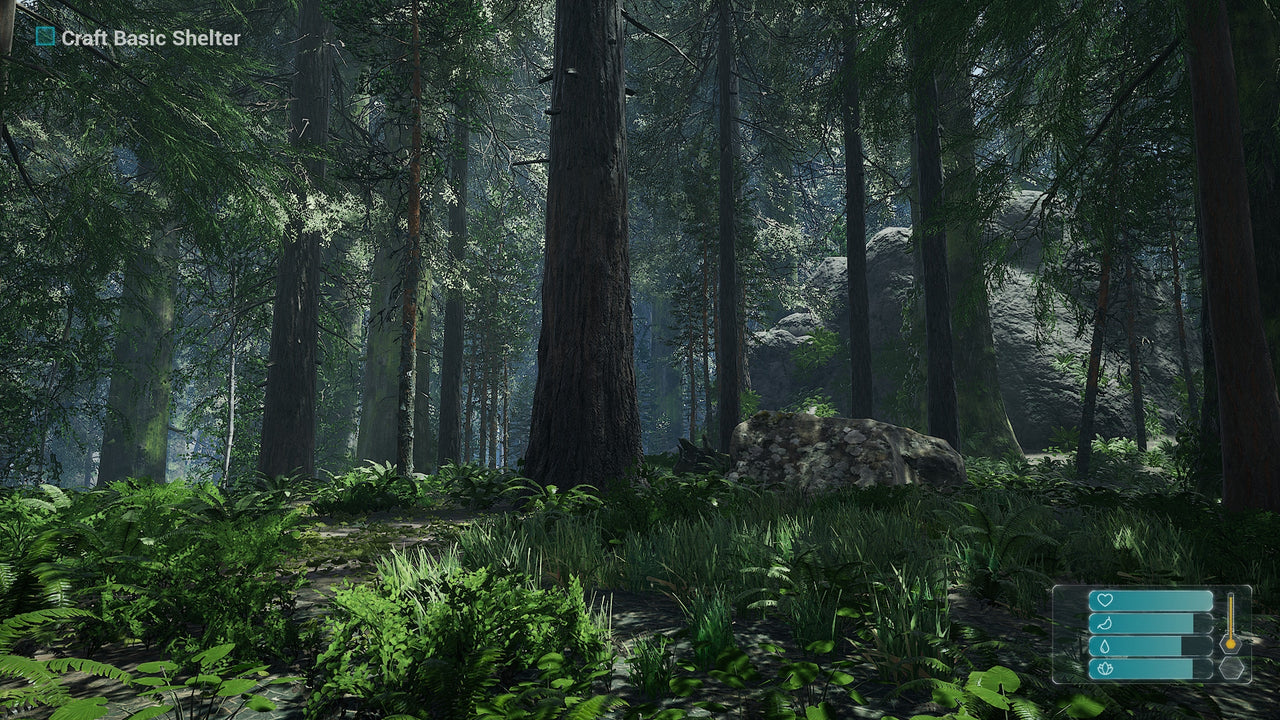Click the water droplet hydration icon
1280x720 pixels.
tap(1105, 645)
